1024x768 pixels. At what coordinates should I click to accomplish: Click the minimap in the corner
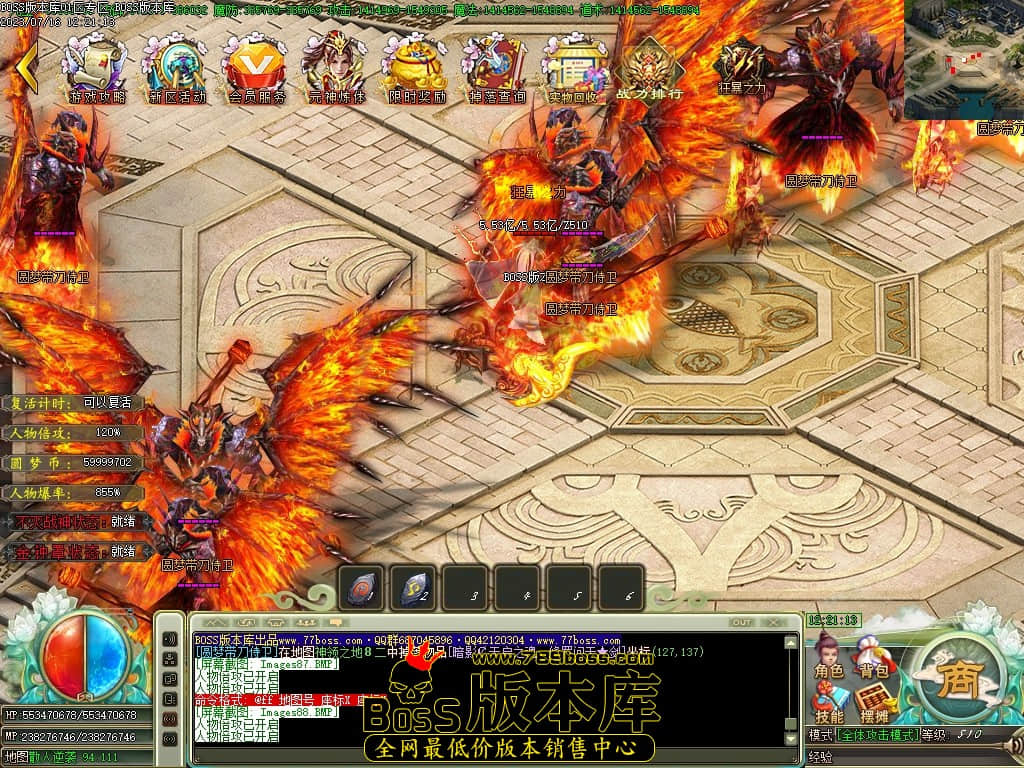[963, 58]
